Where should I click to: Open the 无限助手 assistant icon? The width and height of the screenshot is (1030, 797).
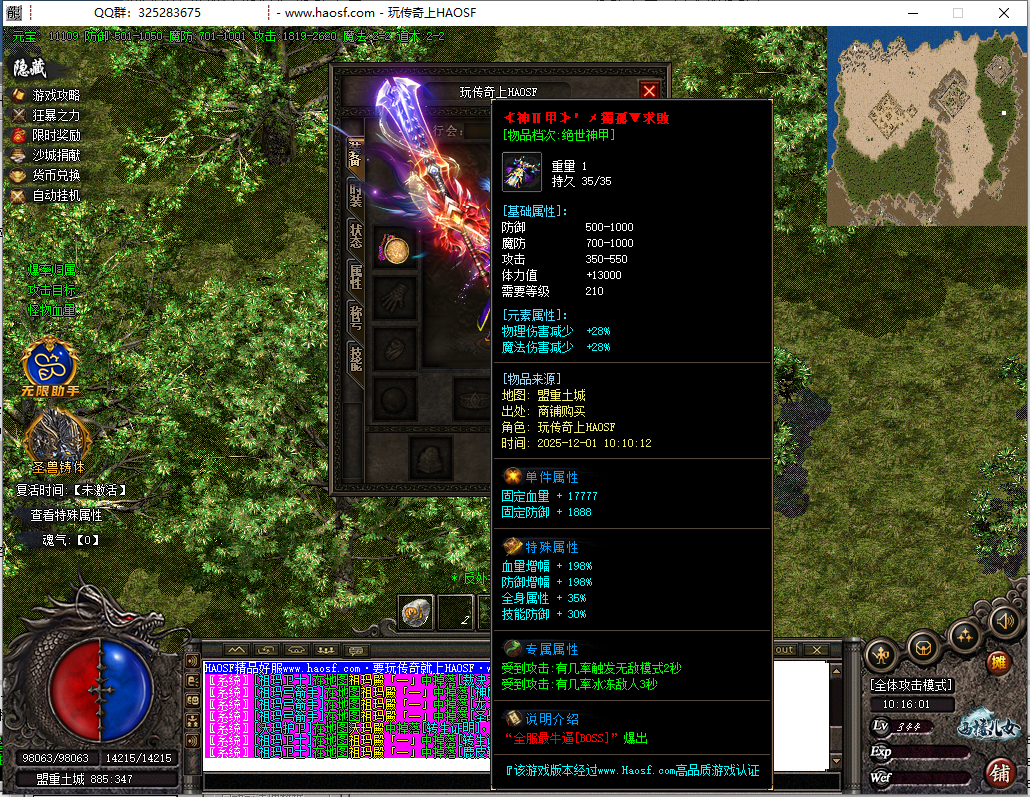pos(49,364)
